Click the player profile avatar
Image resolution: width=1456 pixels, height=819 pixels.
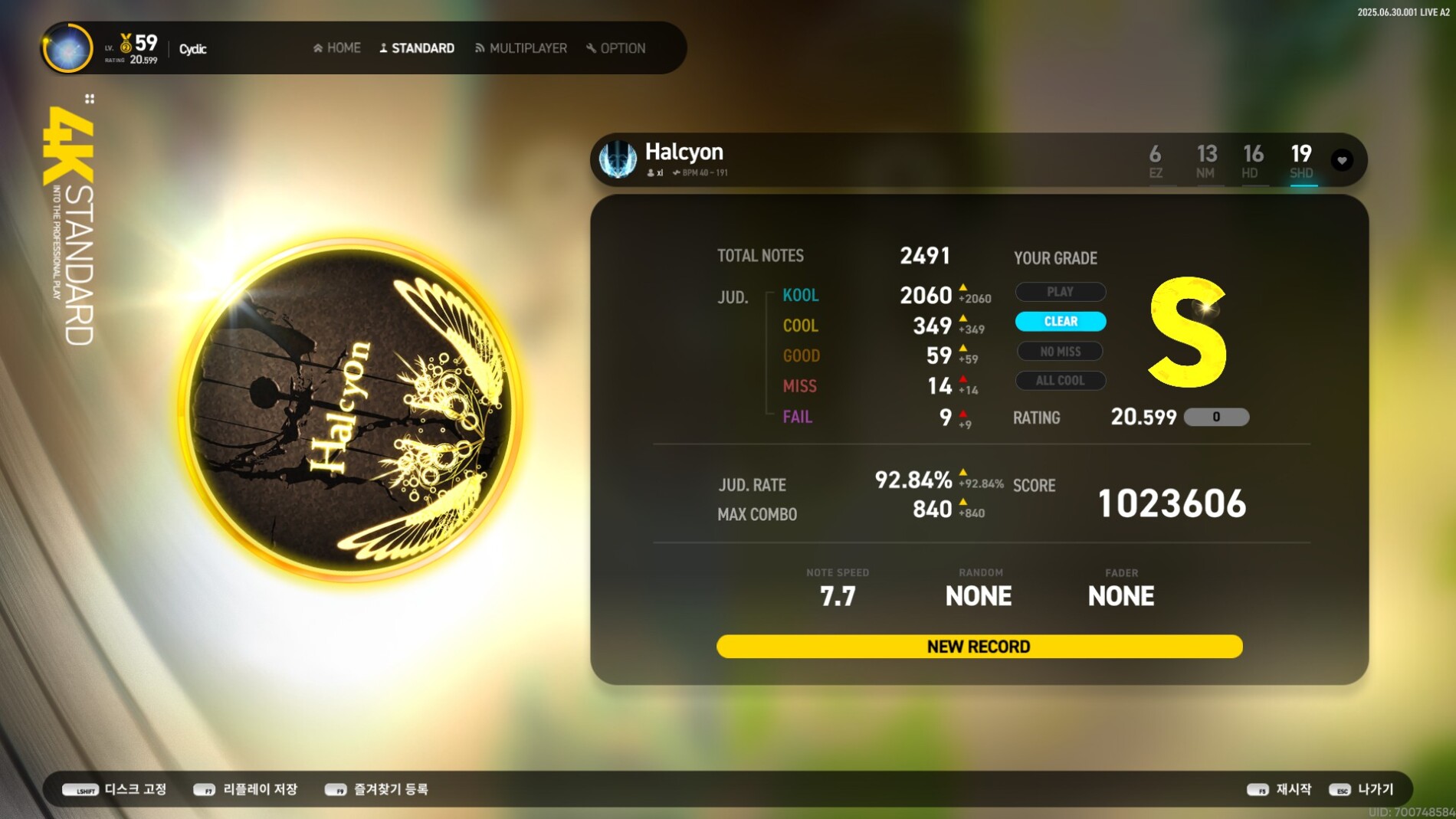[68, 48]
